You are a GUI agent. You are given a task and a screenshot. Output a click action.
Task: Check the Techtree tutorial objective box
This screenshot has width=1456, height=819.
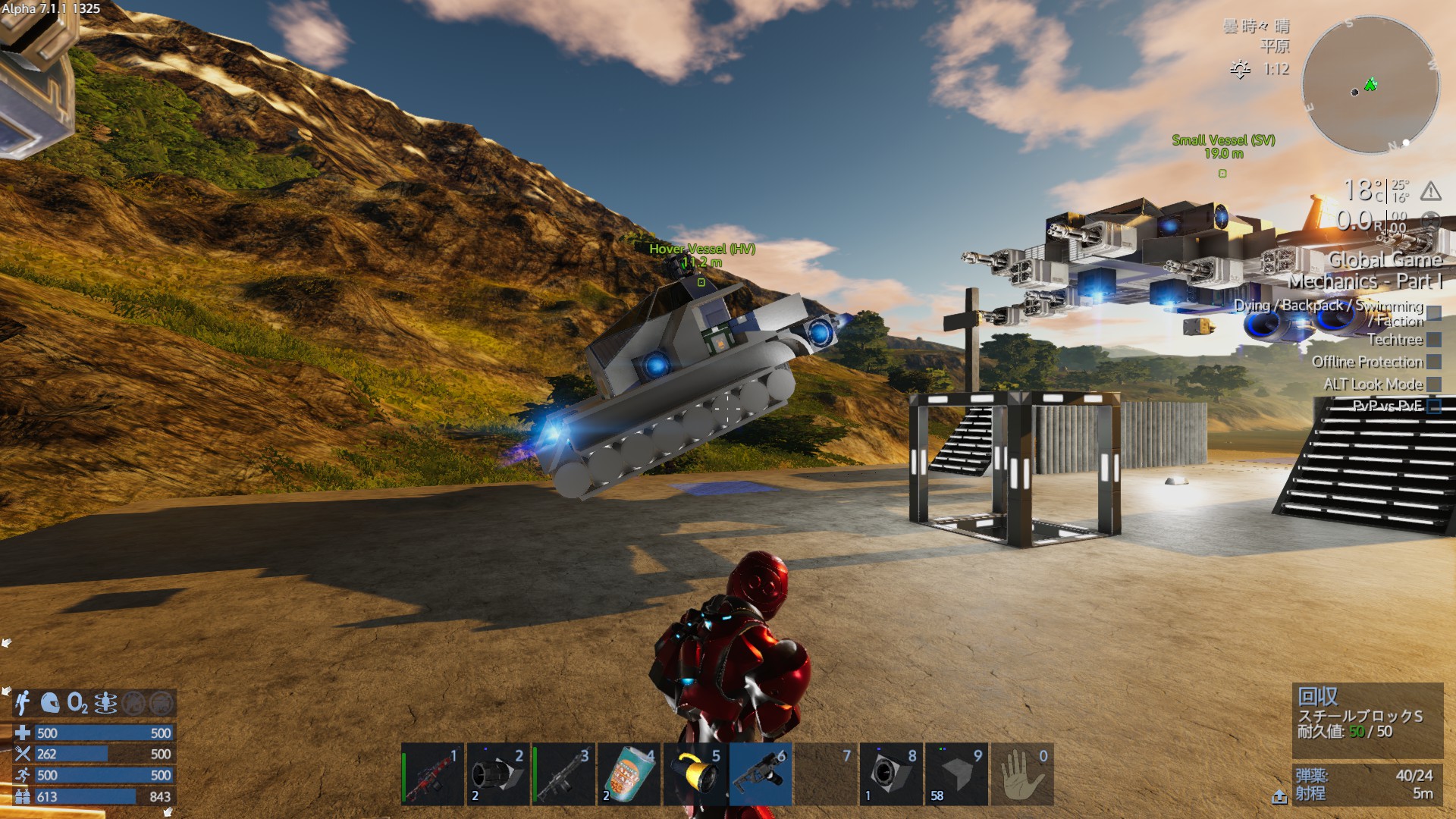[1433, 340]
